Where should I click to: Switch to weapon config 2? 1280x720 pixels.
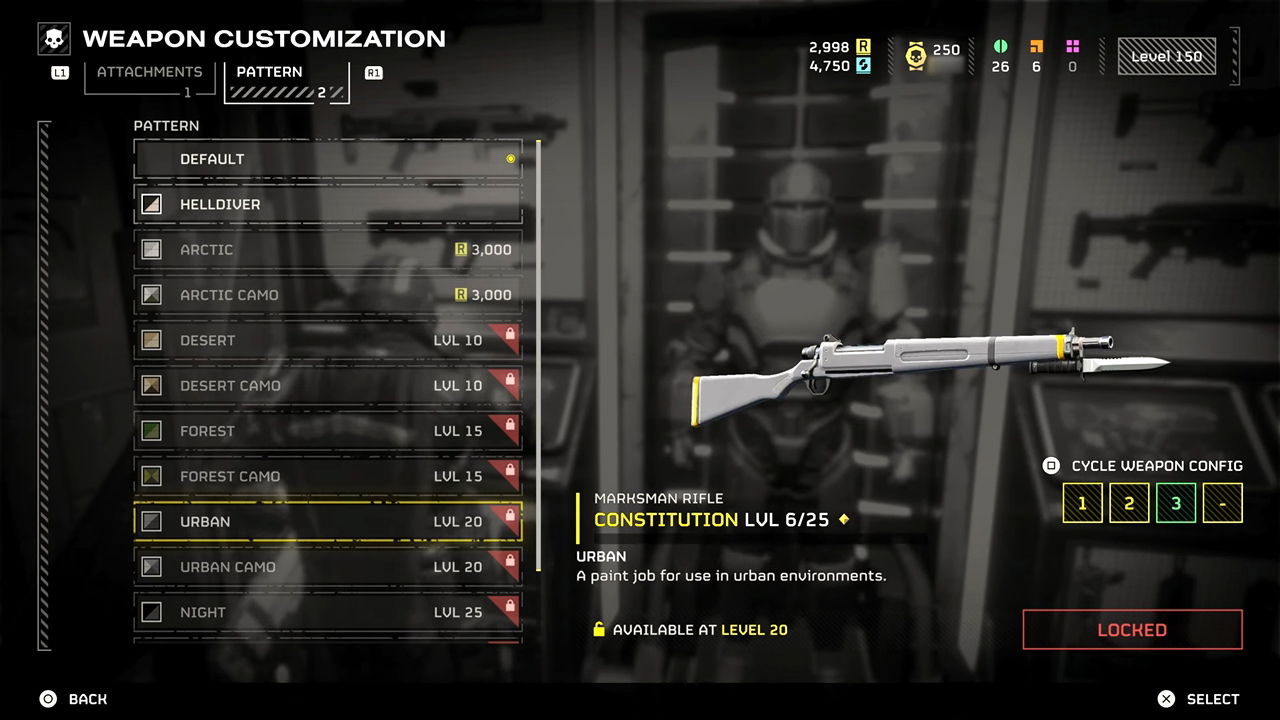click(1129, 503)
